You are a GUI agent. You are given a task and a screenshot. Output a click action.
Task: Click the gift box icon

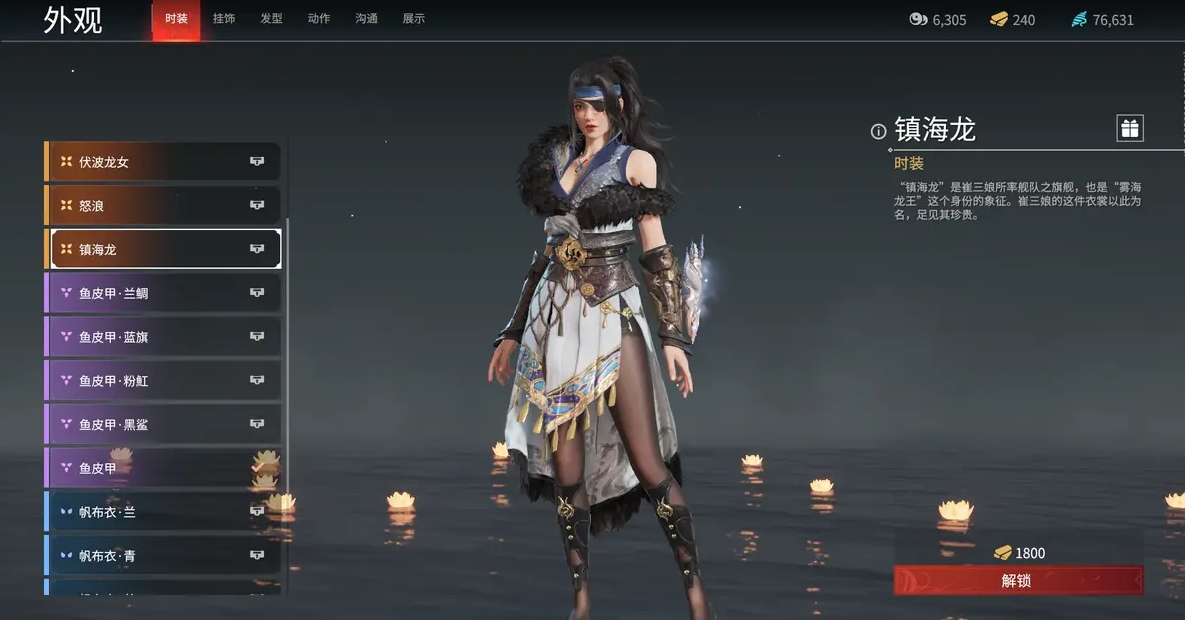pyautogui.click(x=1129, y=128)
